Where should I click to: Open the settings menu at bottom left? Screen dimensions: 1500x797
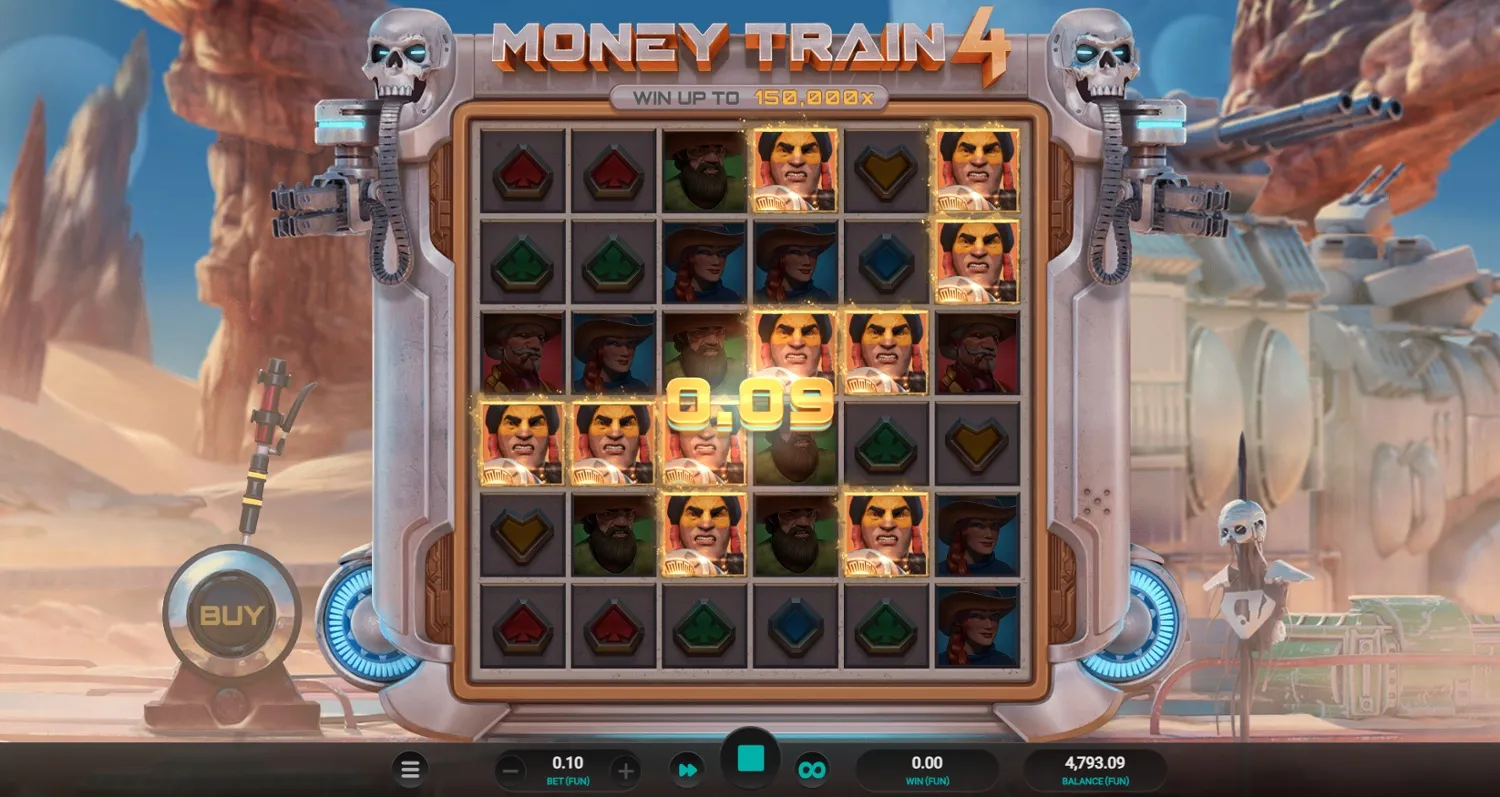coord(410,769)
